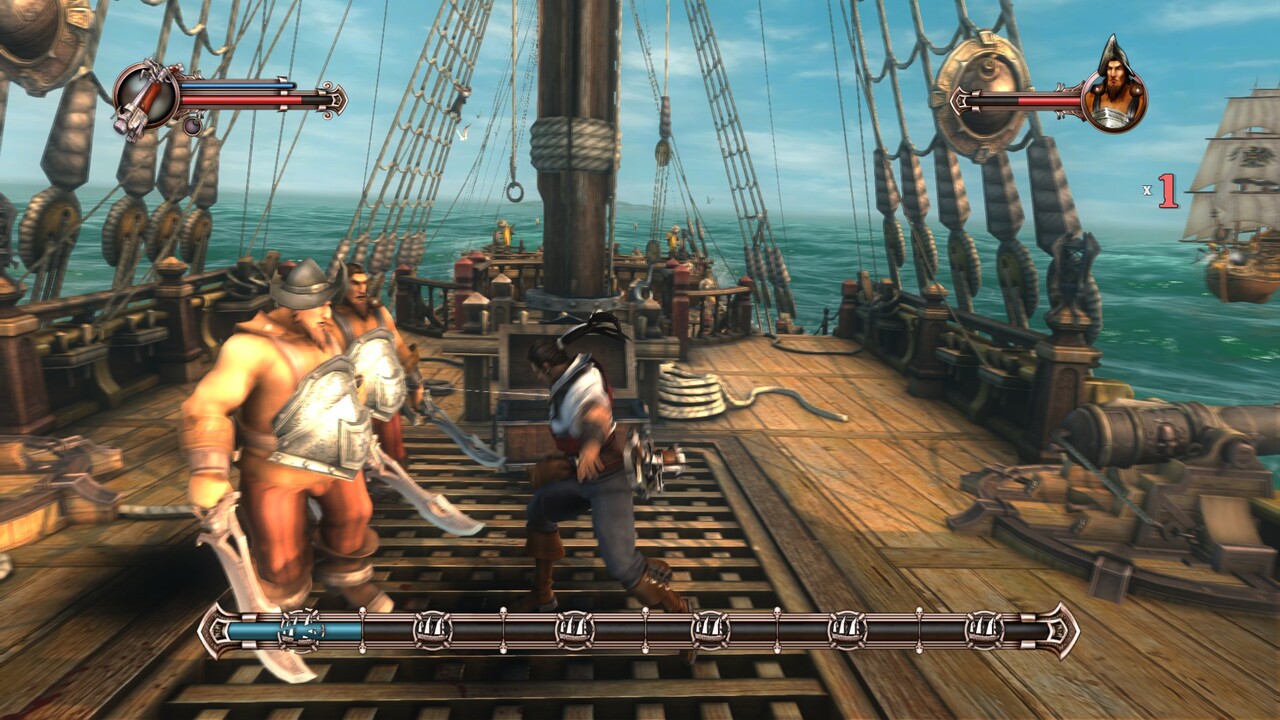Image resolution: width=1280 pixels, height=720 pixels.
Task: Click the helmeted enemy portrait
Action: click(x=1115, y=88)
